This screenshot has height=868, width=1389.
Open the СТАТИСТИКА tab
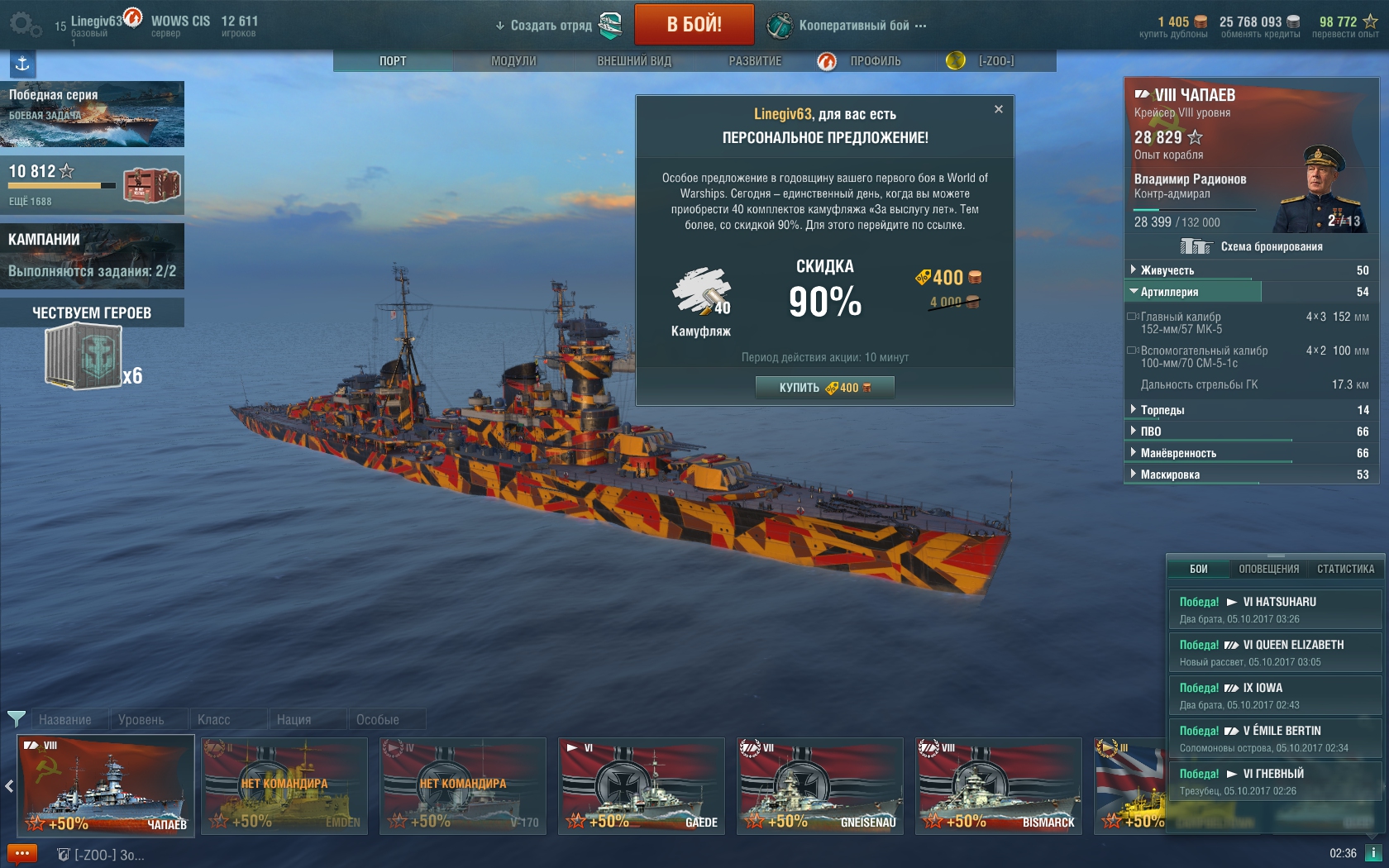1345,569
